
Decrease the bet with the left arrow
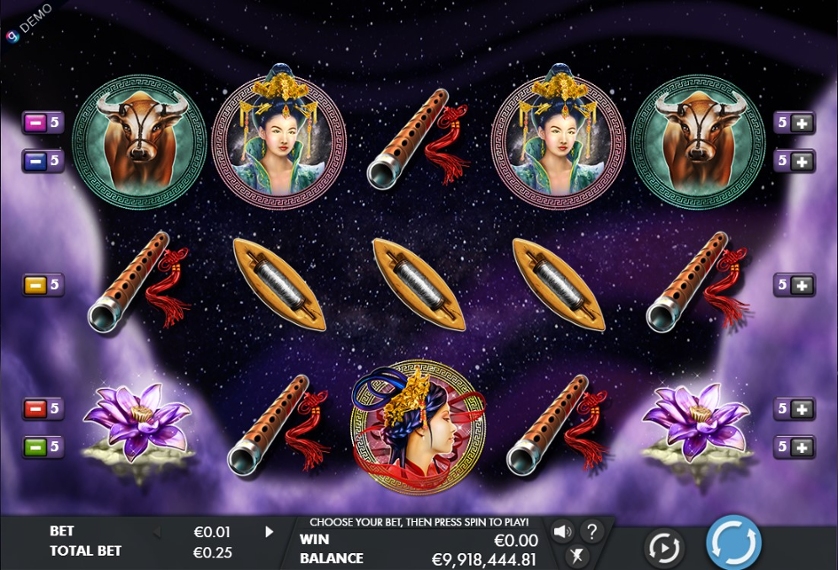(156, 532)
